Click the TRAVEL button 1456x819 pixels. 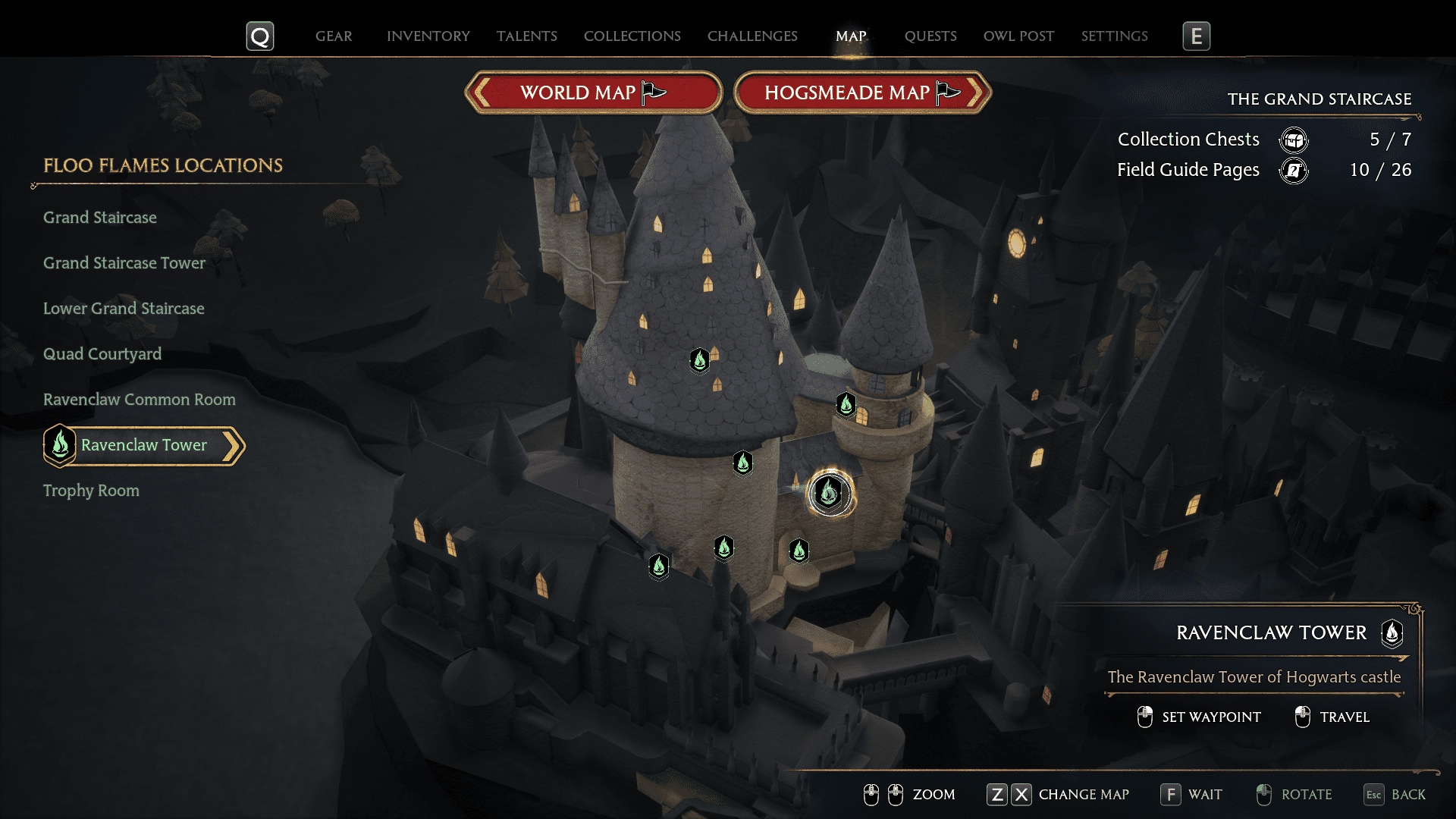[x=1332, y=717]
